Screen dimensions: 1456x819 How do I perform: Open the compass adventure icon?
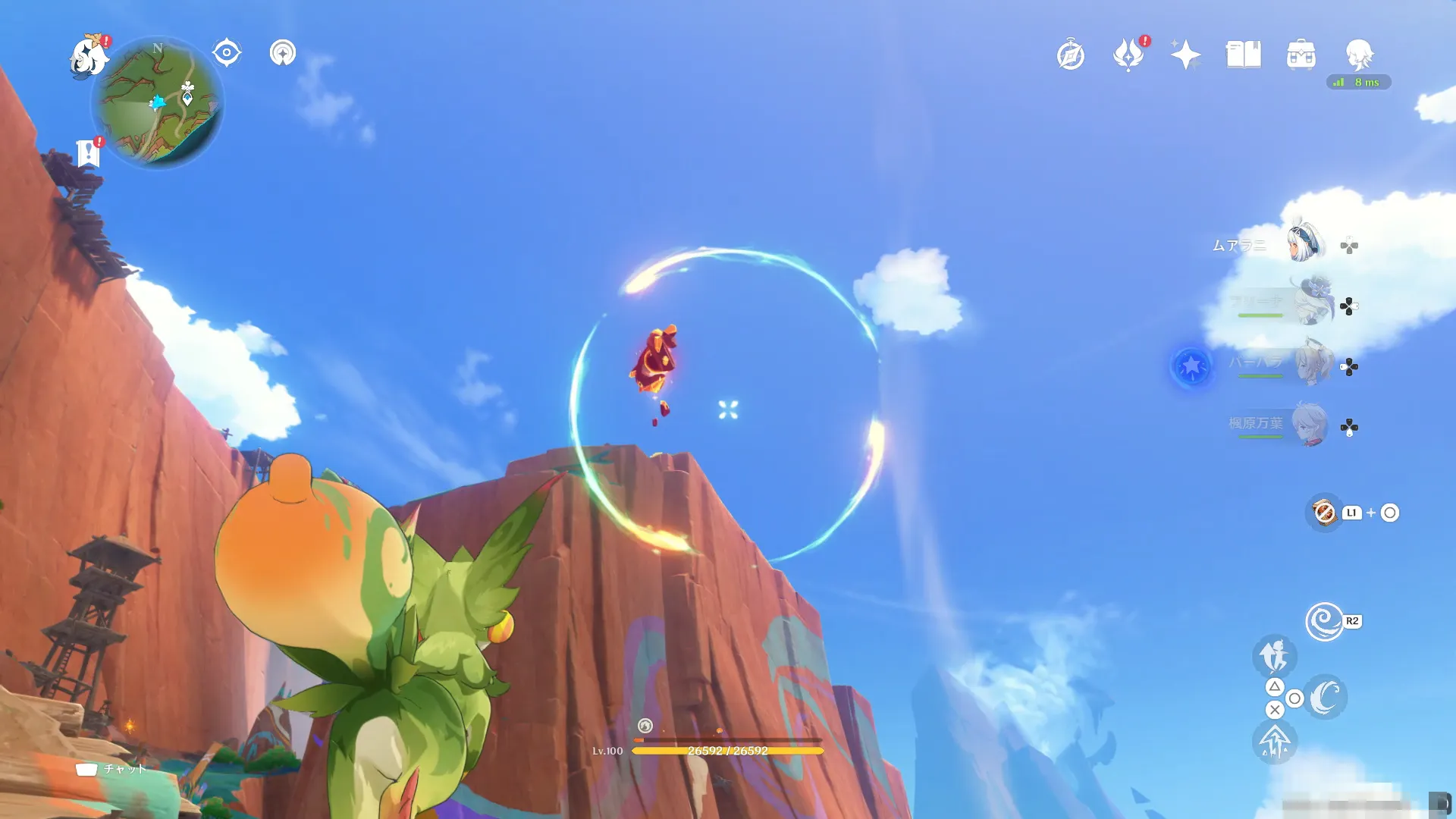[x=1070, y=55]
